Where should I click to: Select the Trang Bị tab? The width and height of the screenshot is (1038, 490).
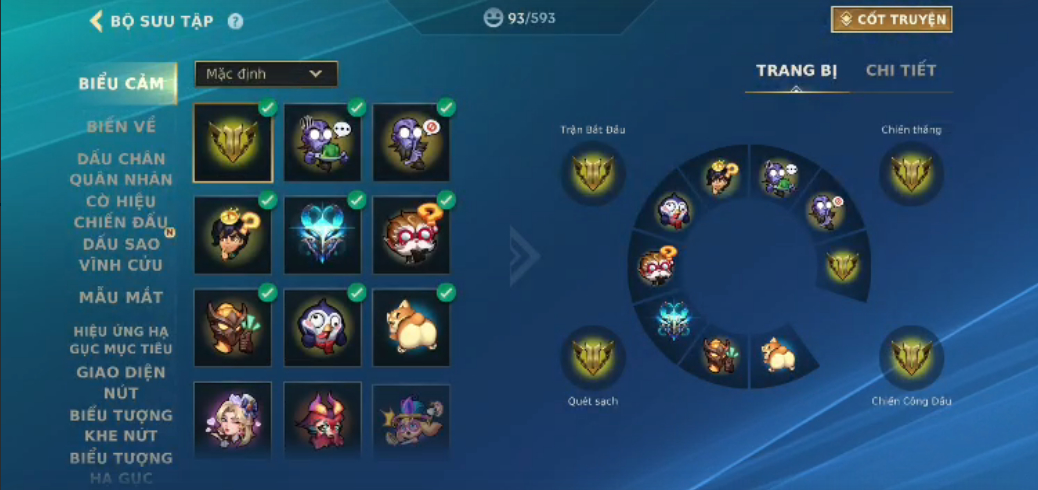click(796, 71)
